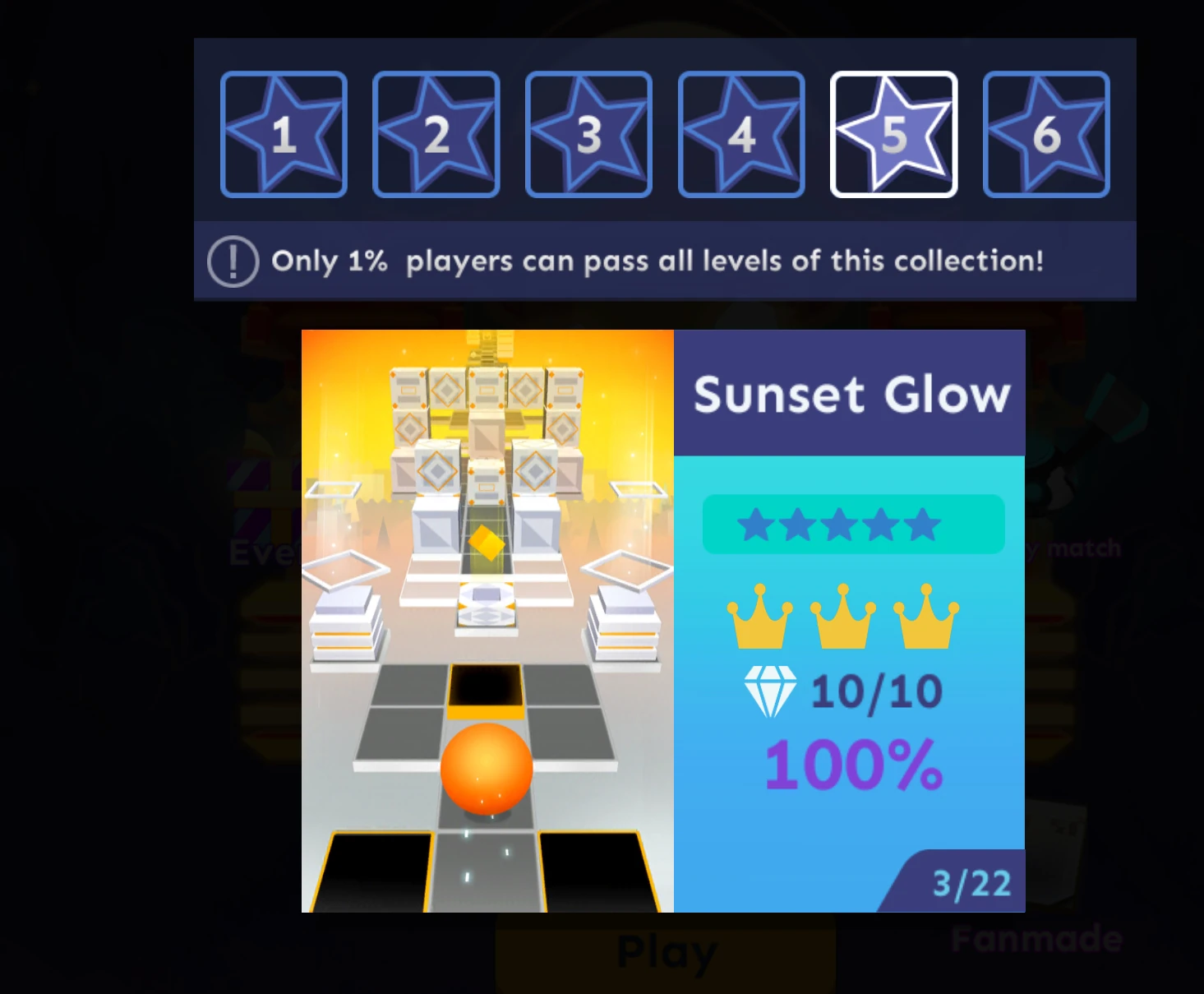Open the Sunset Glow title banner

click(x=851, y=394)
